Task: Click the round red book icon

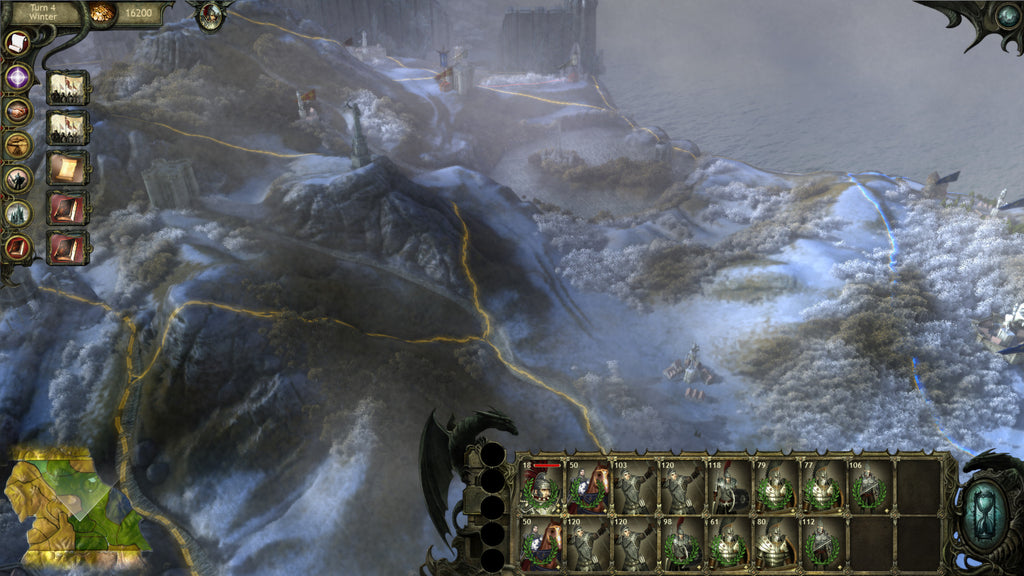Action: click(x=18, y=246)
